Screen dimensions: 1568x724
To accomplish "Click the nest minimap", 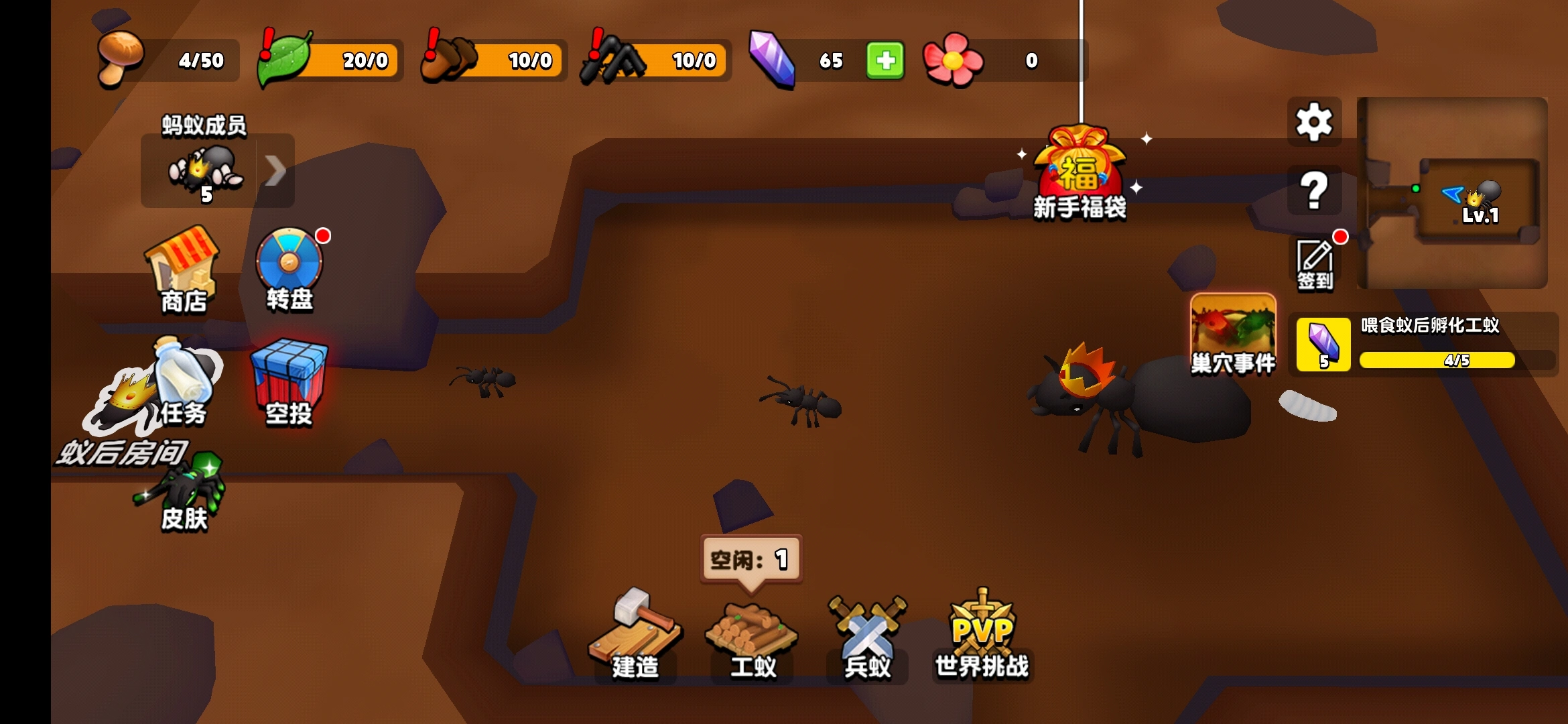I will (1453, 193).
